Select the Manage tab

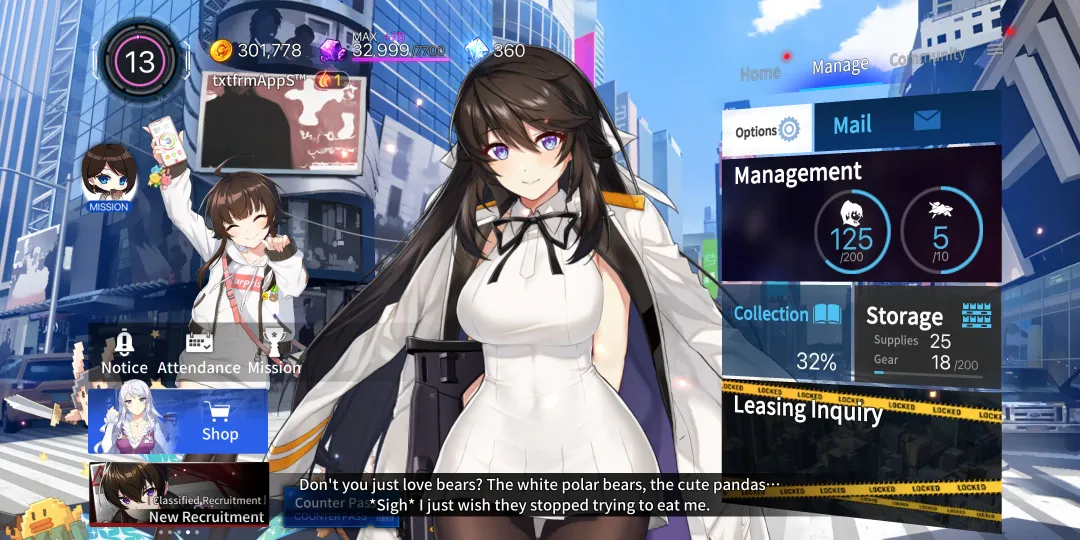click(840, 66)
